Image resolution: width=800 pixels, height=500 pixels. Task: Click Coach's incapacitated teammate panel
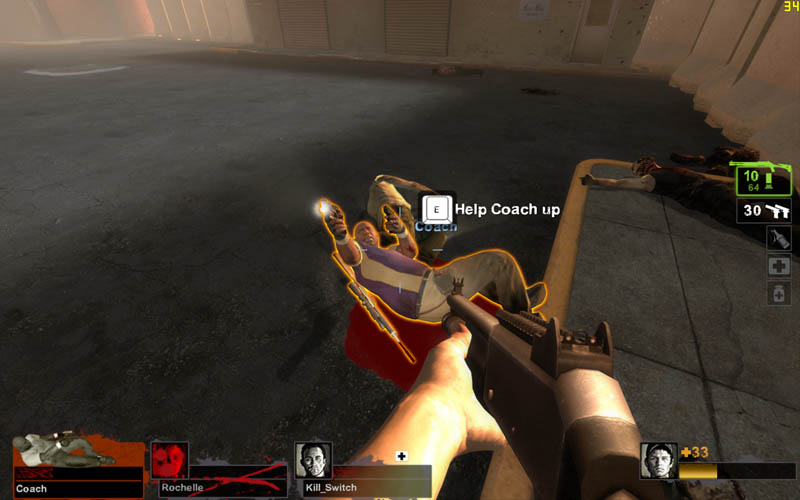(x=77, y=466)
